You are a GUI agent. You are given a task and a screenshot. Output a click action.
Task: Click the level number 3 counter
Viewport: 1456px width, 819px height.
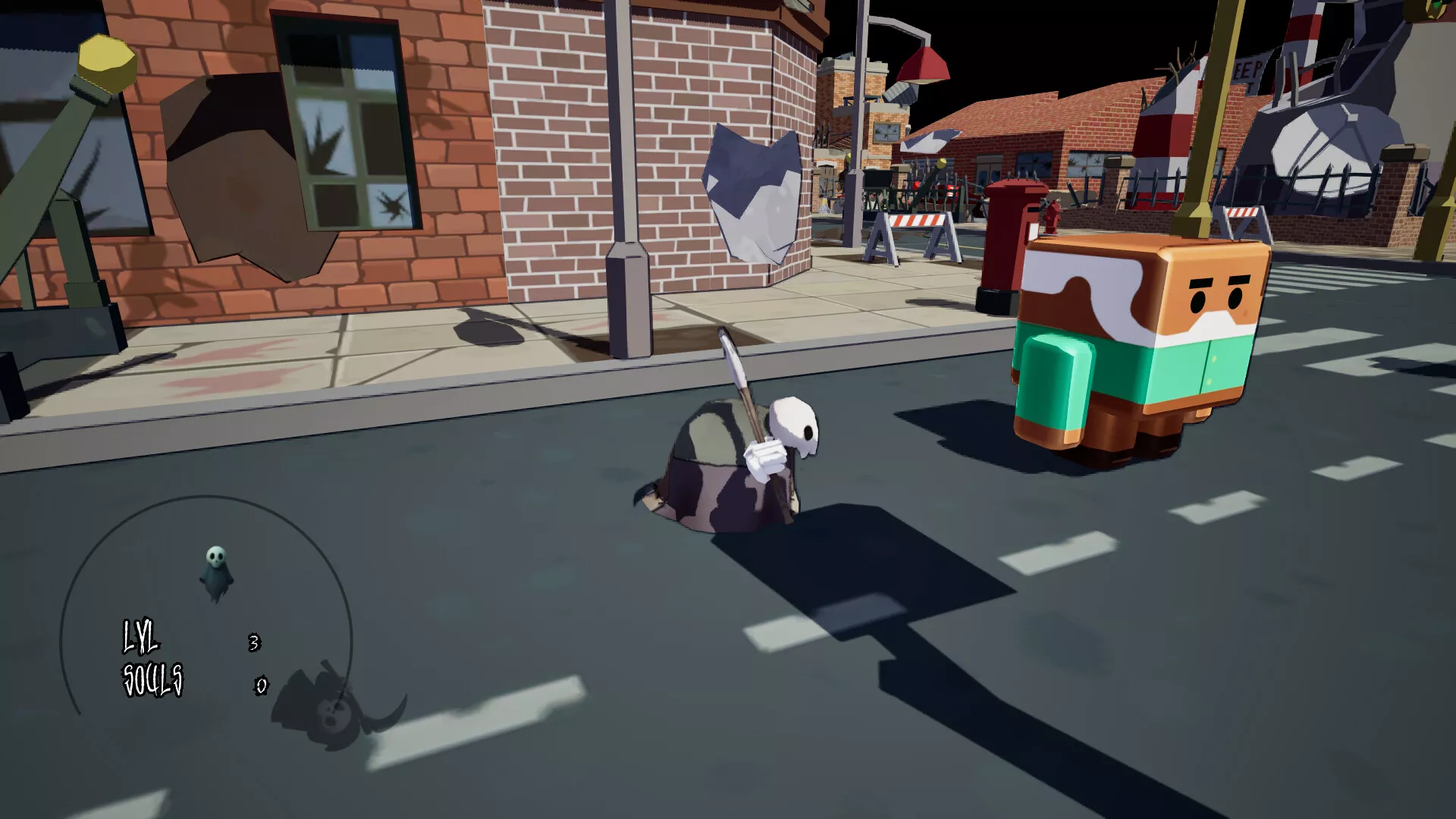254,641
